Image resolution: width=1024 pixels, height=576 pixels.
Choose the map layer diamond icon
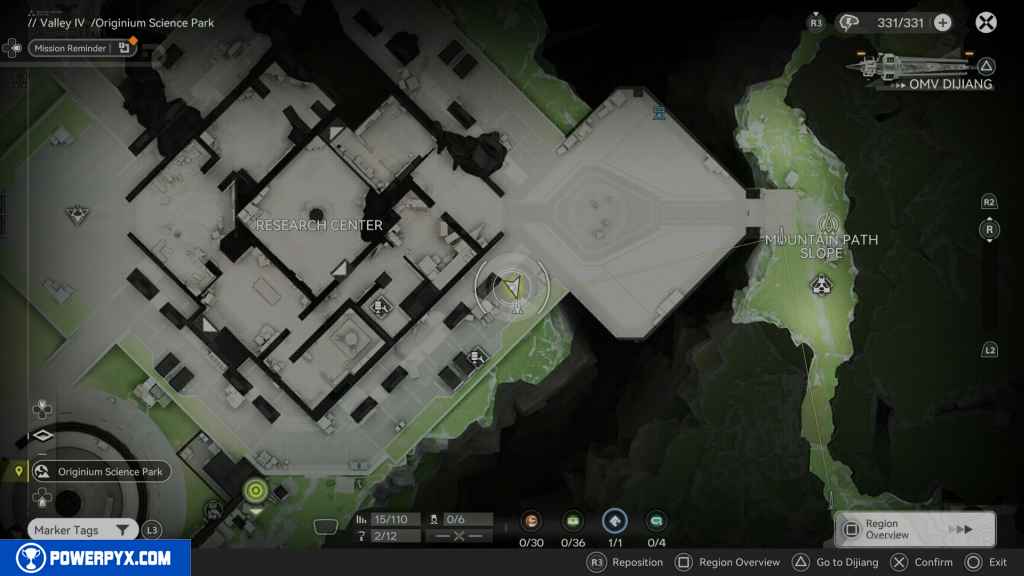click(43, 436)
